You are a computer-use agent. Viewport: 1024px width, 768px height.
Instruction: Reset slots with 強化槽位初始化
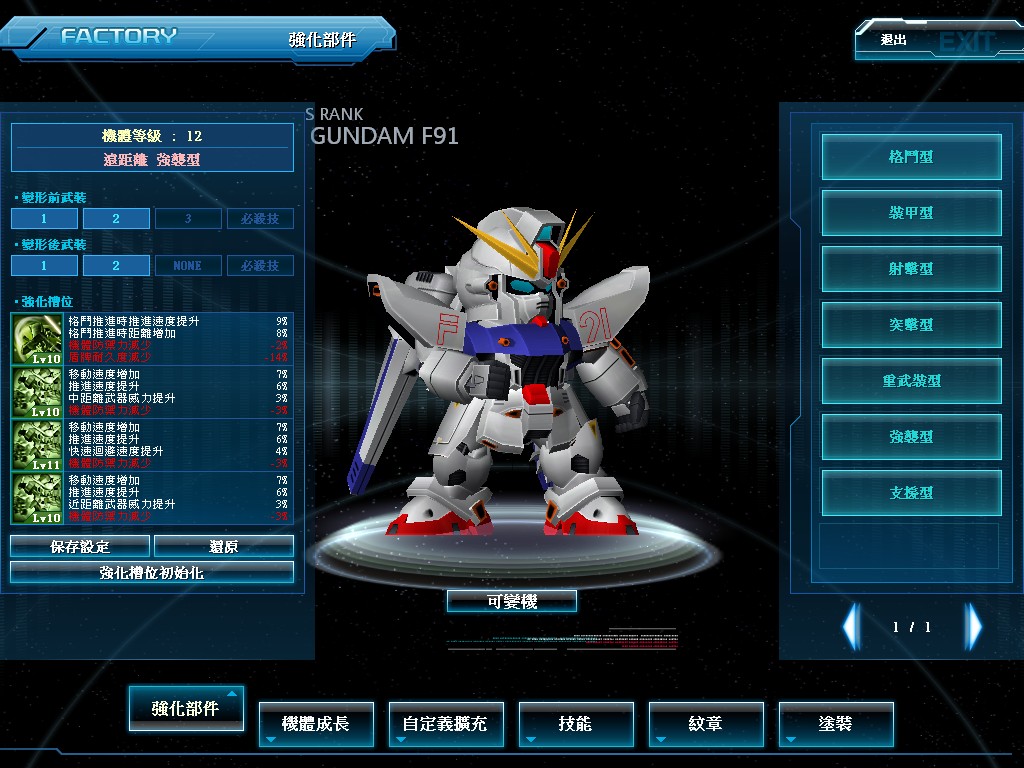(x=152, y=572)
